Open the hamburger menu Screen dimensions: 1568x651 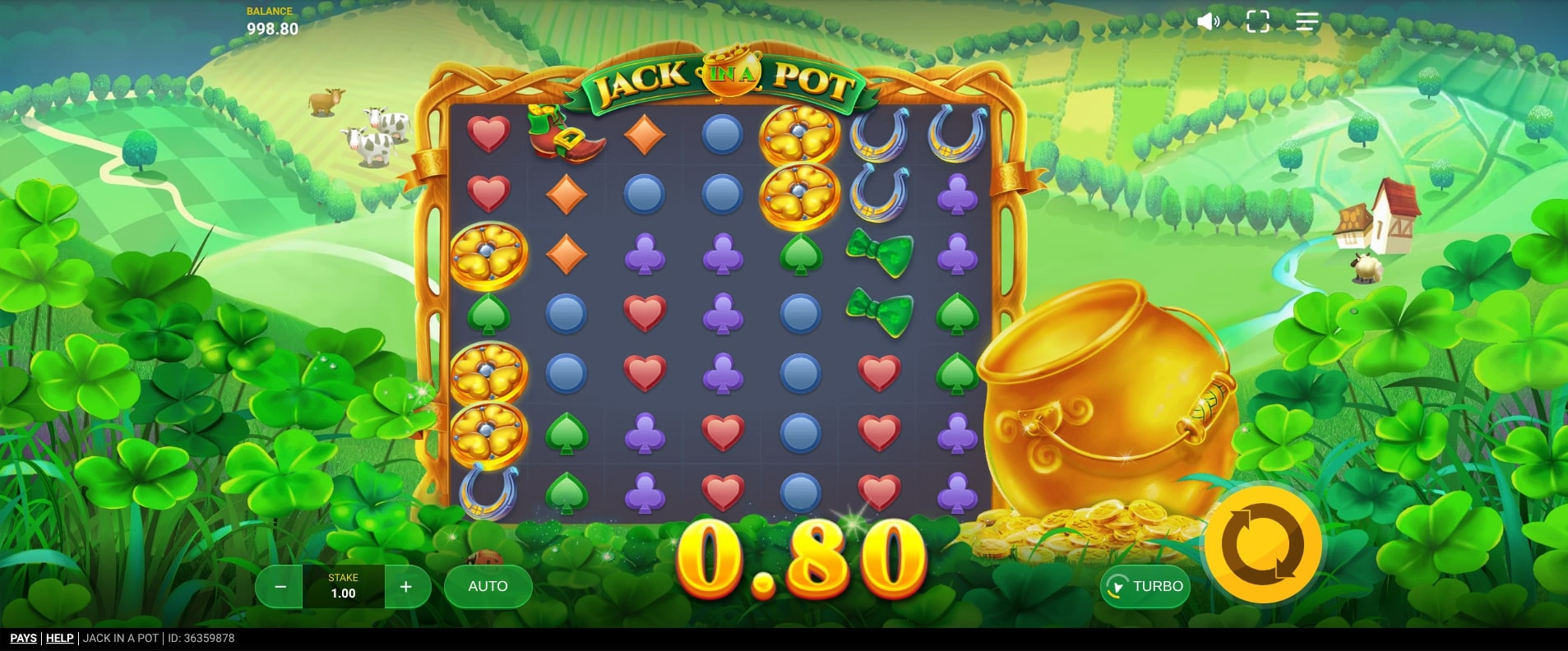pos(1307,21)
